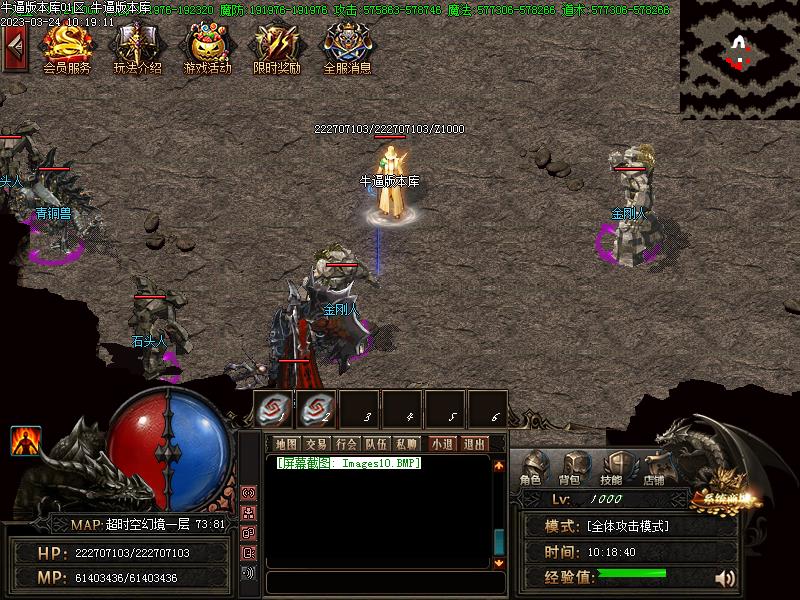800x600 pixels.
Task: Collapse the top menu with the red arrow
Action: [14, 48]
